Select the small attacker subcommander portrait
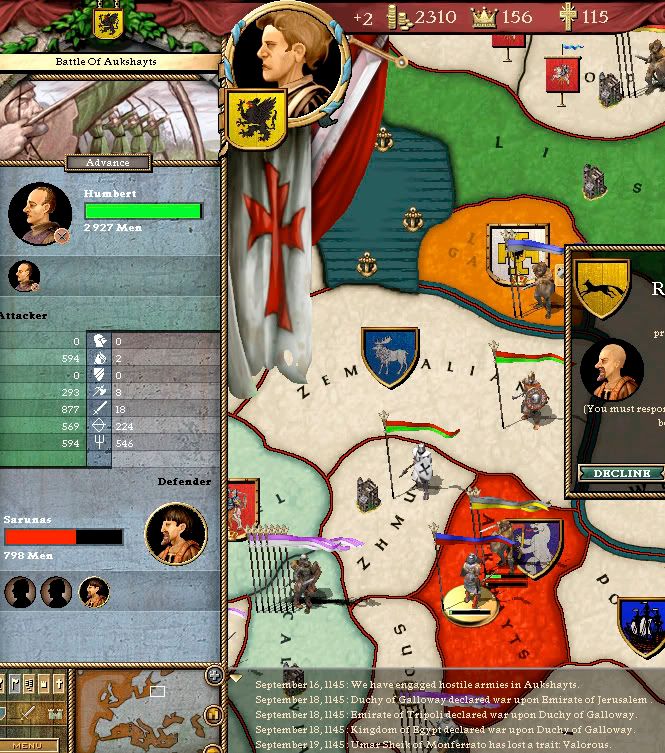The width and height of the screenshot is (665, 753). (24, 276)
